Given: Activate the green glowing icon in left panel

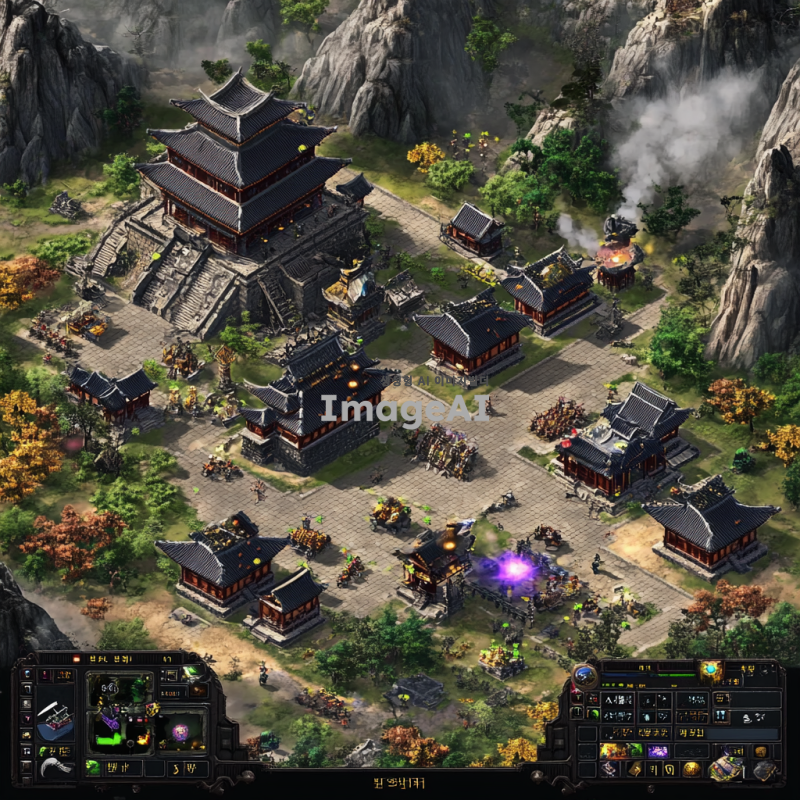Looking at the screenshot, I should (193, 673).
